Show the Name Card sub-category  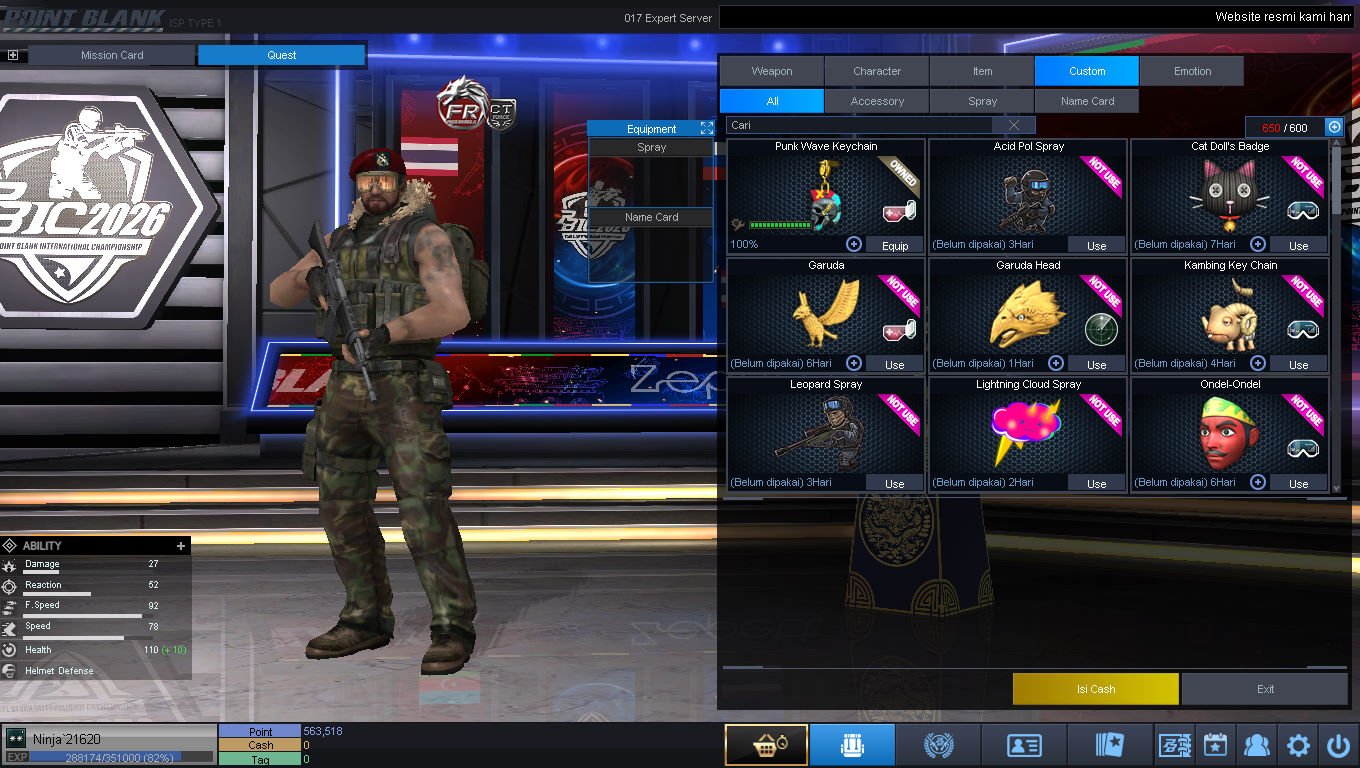(1087, 101)
